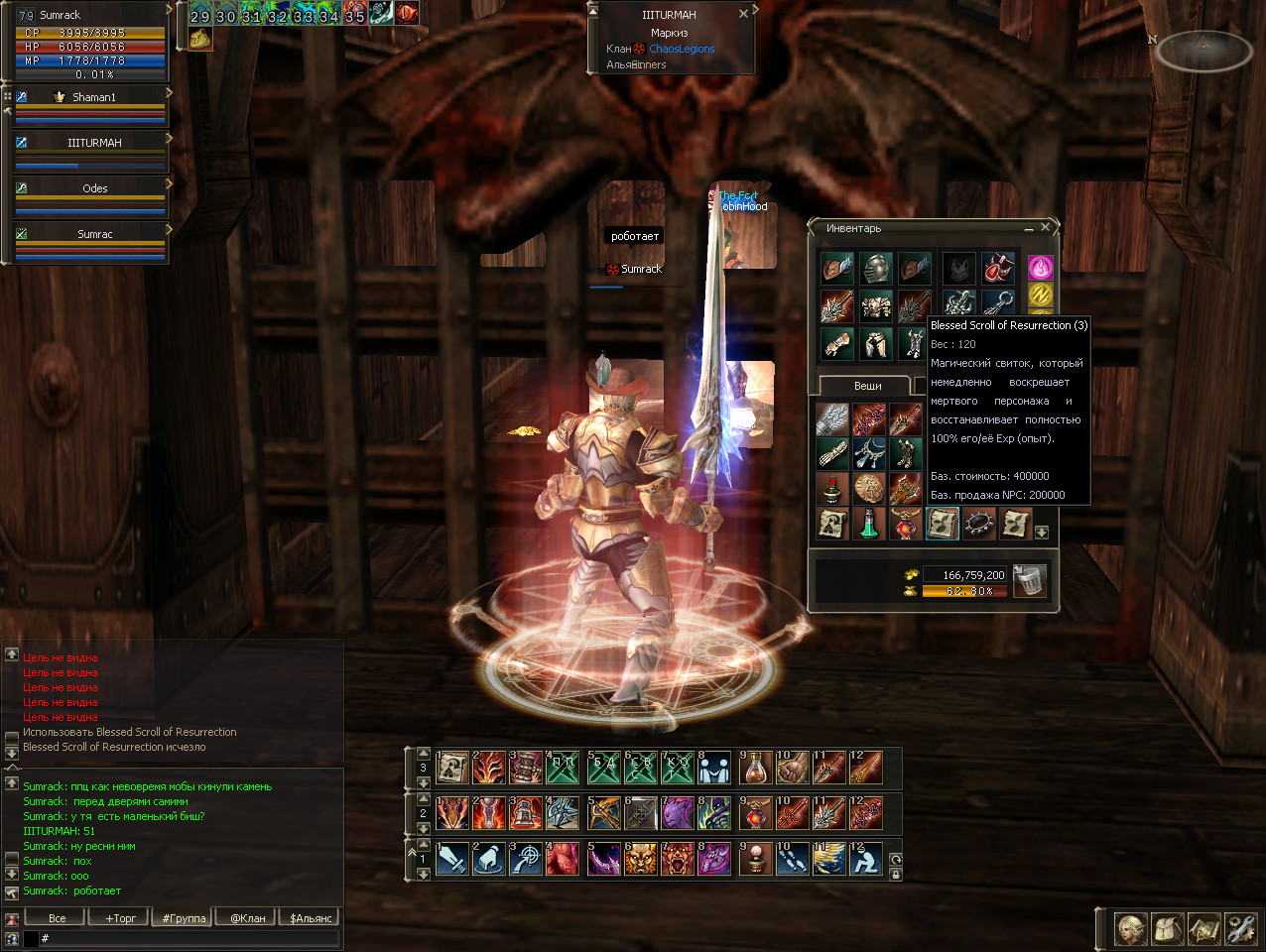Image resolution: width=1266 pixels, height=952 pixels.
Task: Switch chat to the +Торг tab
Action: (121, 917)
